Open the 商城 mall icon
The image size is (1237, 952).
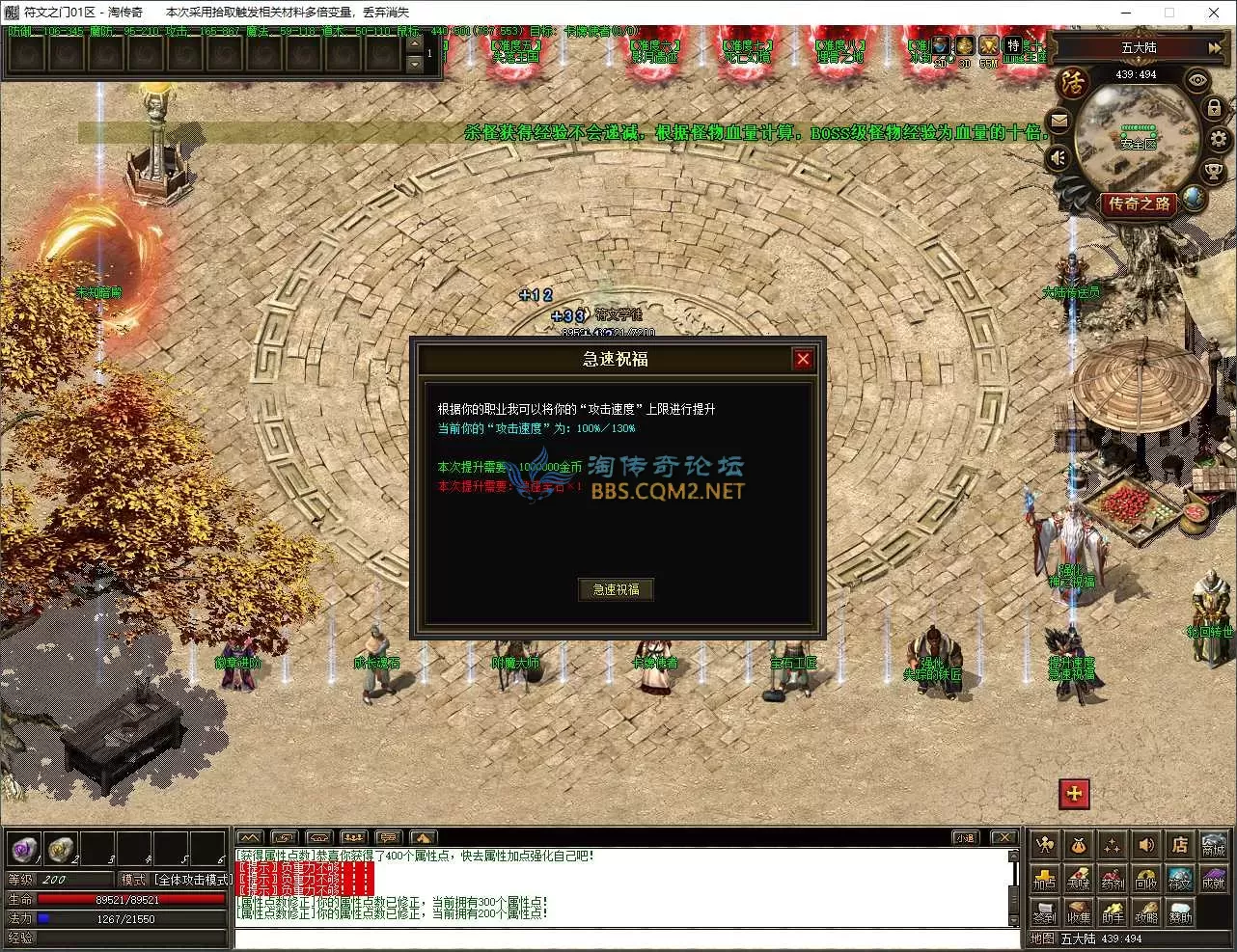tap(1214, 846)
